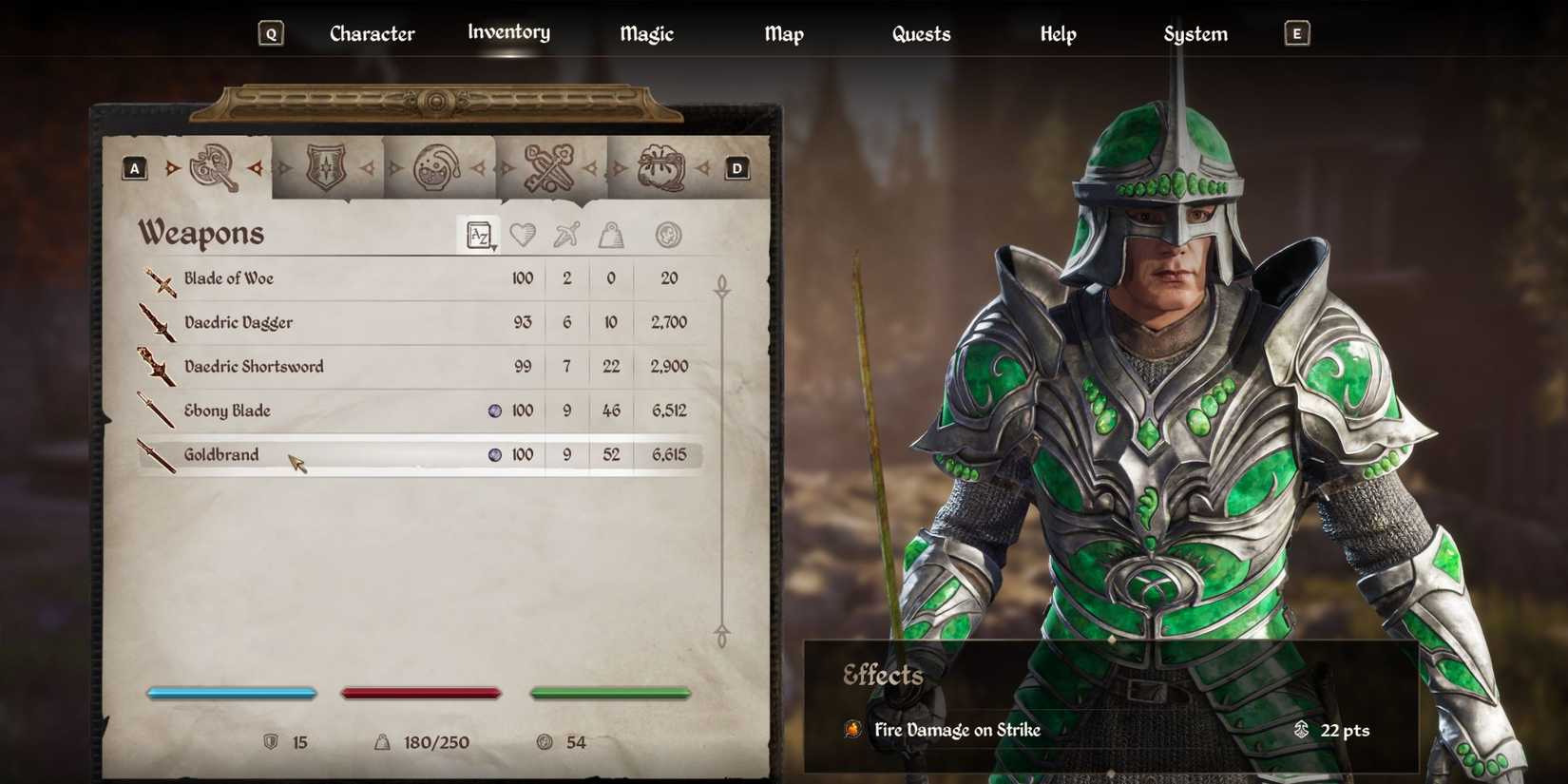1568x784 pixels.
Task: Sort weapons by the weight icon
Action: 610,236
